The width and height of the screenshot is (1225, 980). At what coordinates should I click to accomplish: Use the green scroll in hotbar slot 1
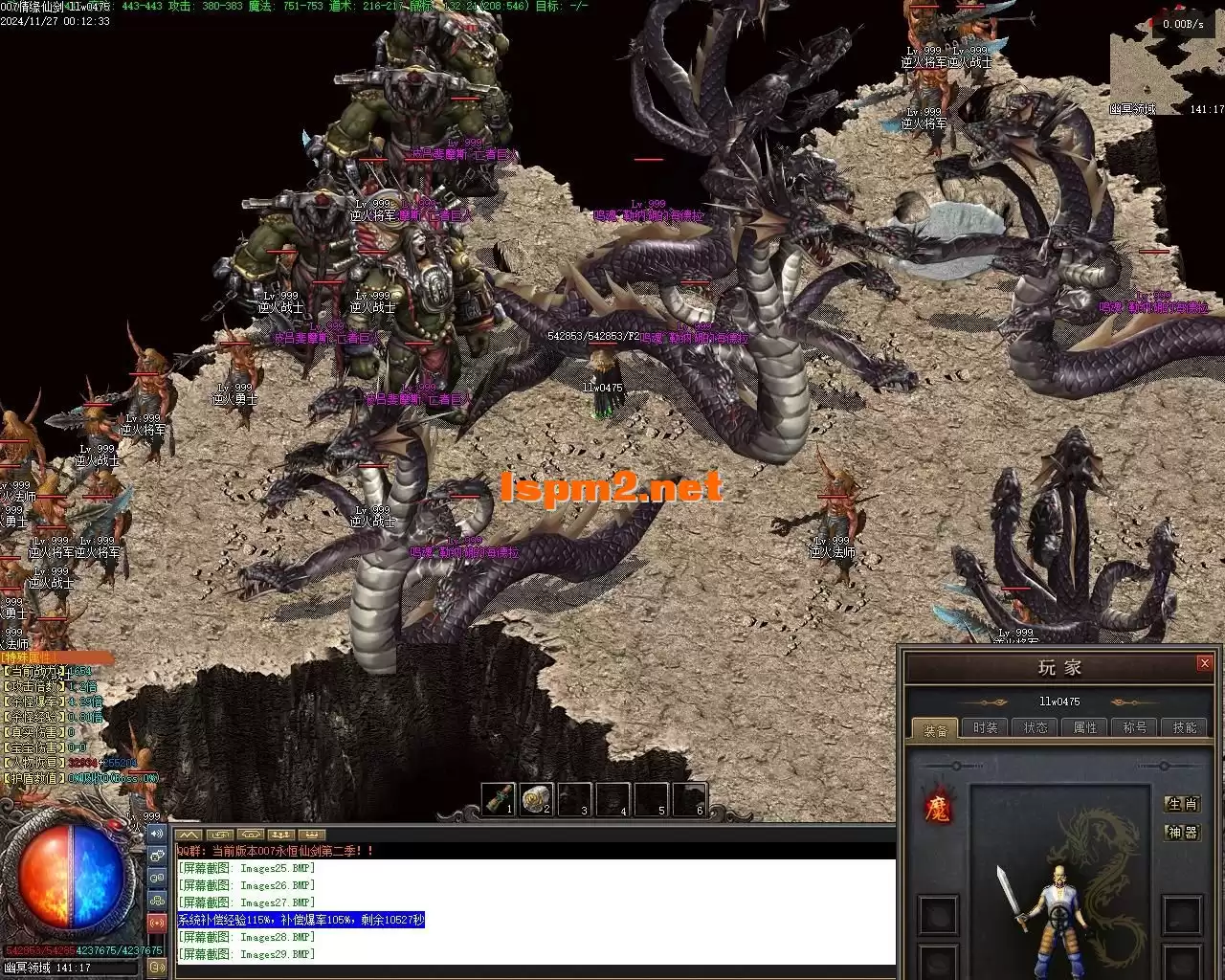click(x=498, y=798)
